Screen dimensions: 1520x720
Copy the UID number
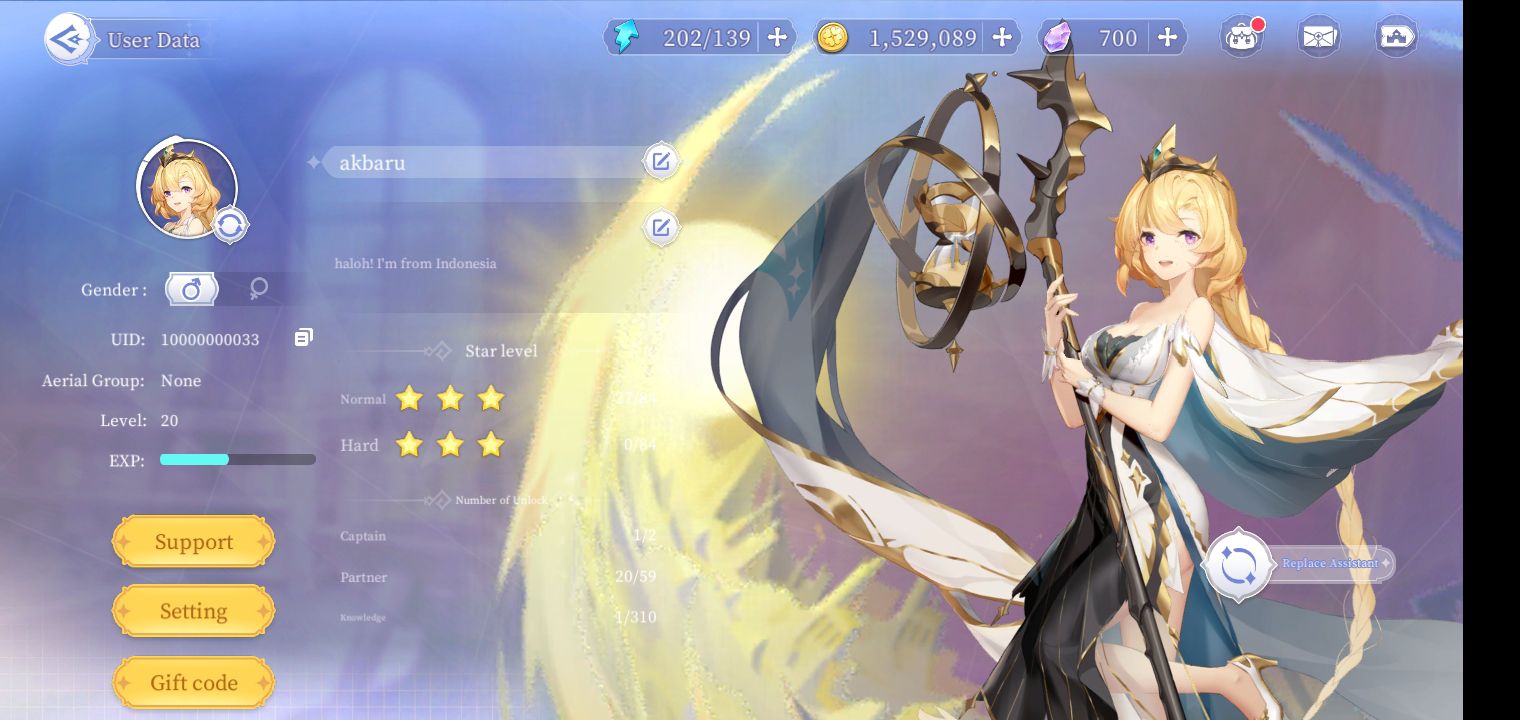303,338
